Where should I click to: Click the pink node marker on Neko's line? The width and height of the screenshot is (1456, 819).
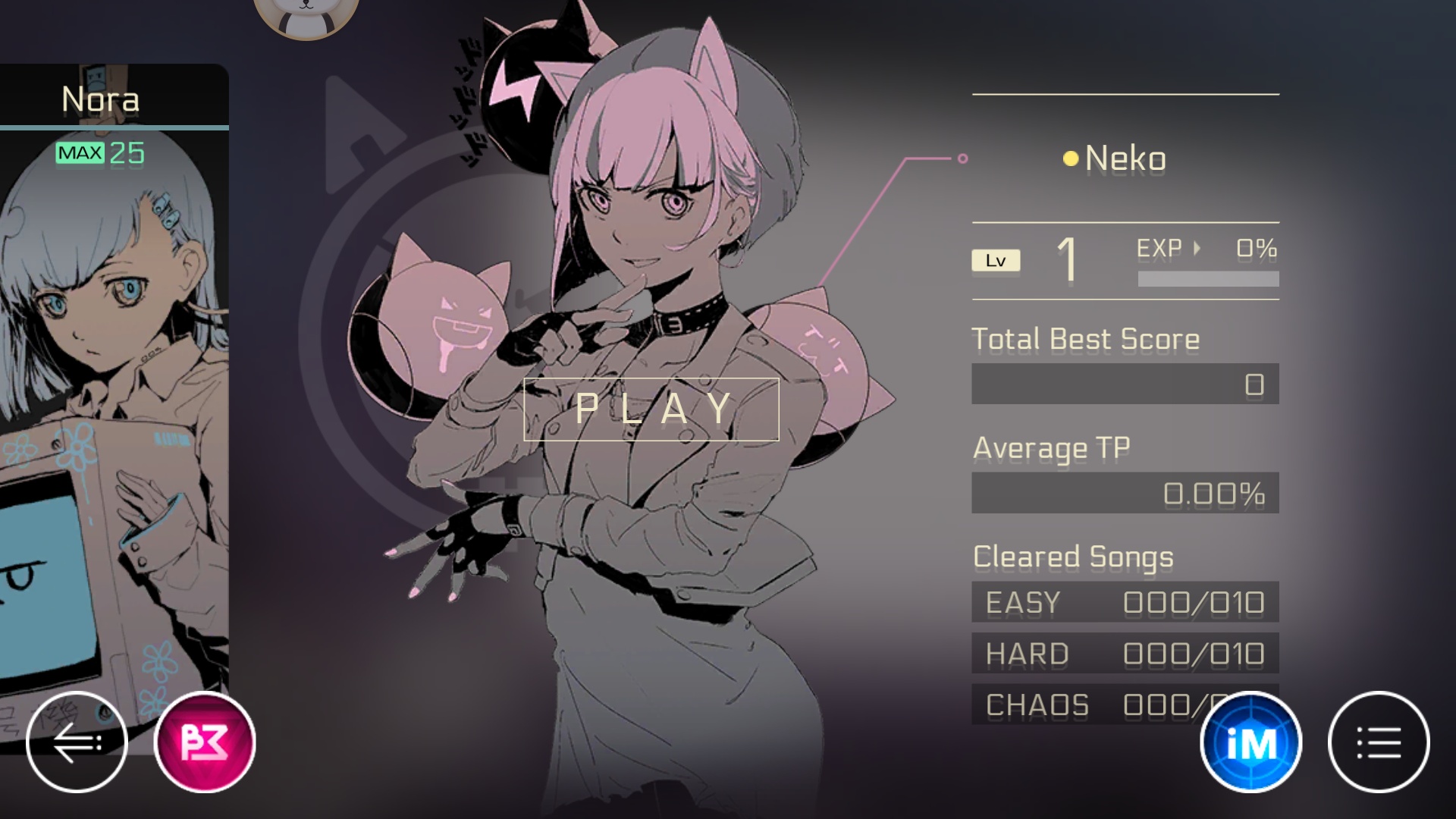tap(963, 158)
